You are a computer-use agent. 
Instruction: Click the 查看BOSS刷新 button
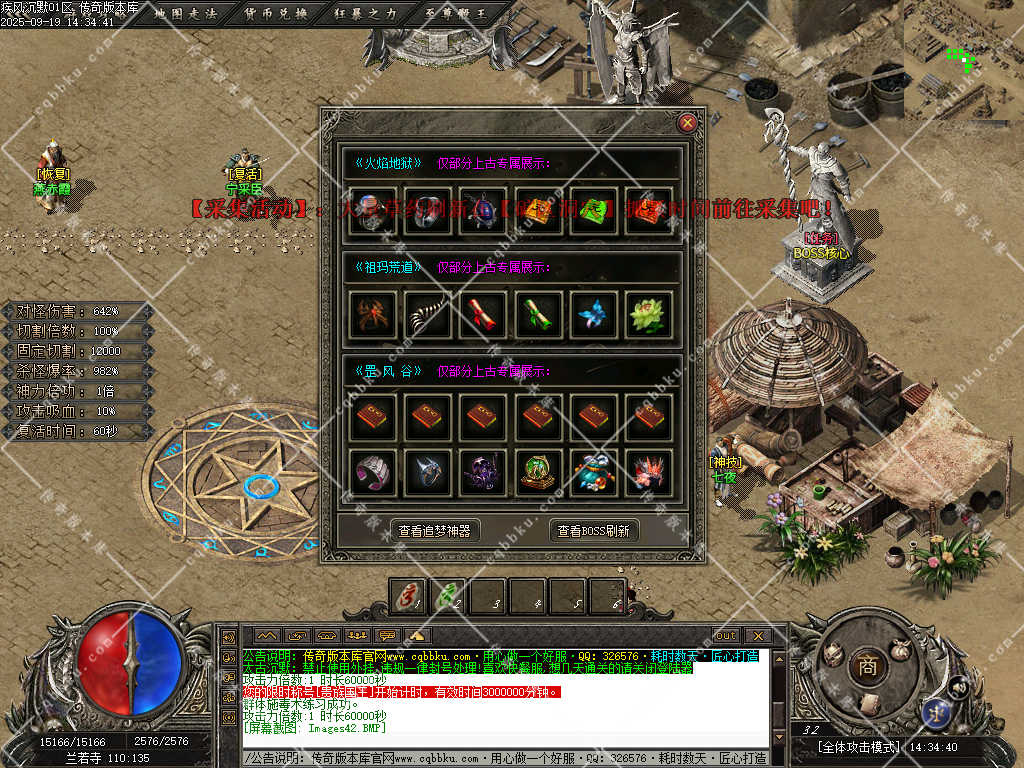pyautogui.click(x=594, y=531)
